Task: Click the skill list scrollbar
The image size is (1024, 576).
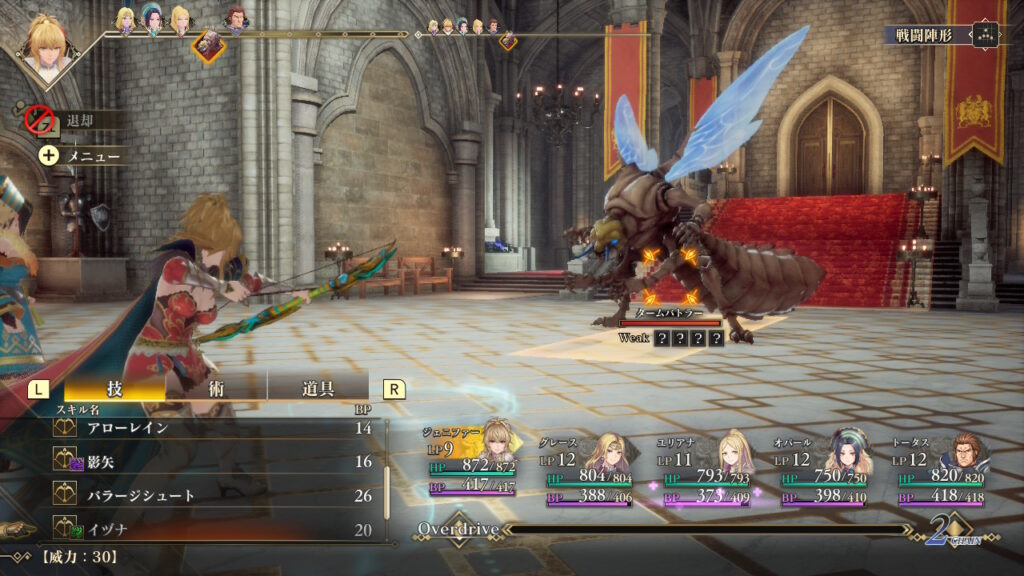Action: [x=387, y=480]
